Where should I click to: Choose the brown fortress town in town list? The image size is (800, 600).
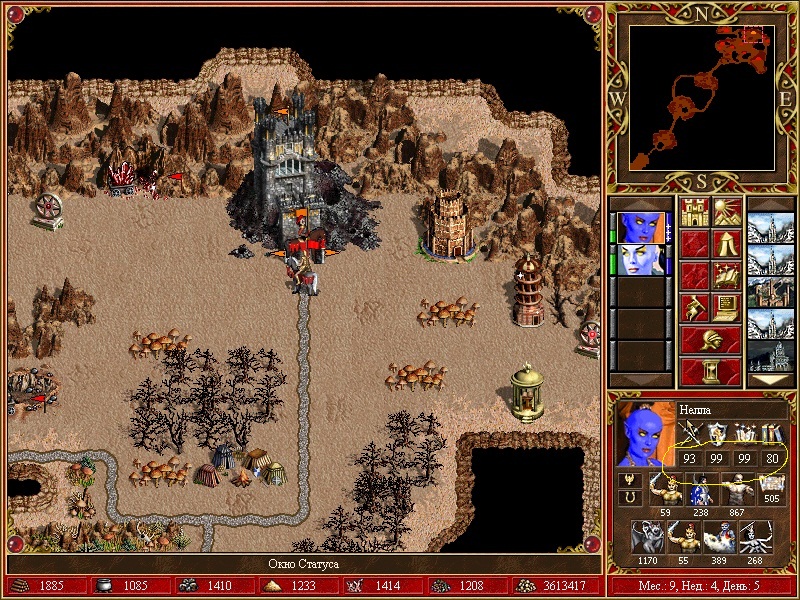(x=771, y=291)
